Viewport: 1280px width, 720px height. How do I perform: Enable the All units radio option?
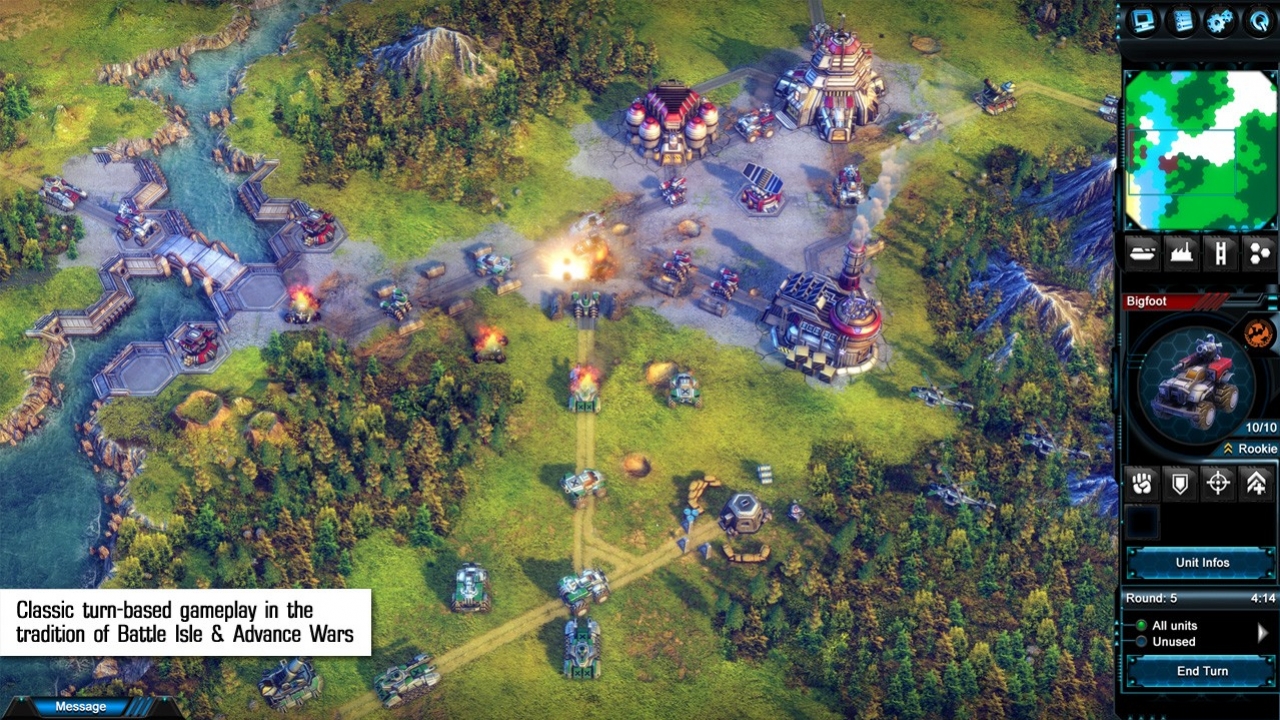(1142, 625)
